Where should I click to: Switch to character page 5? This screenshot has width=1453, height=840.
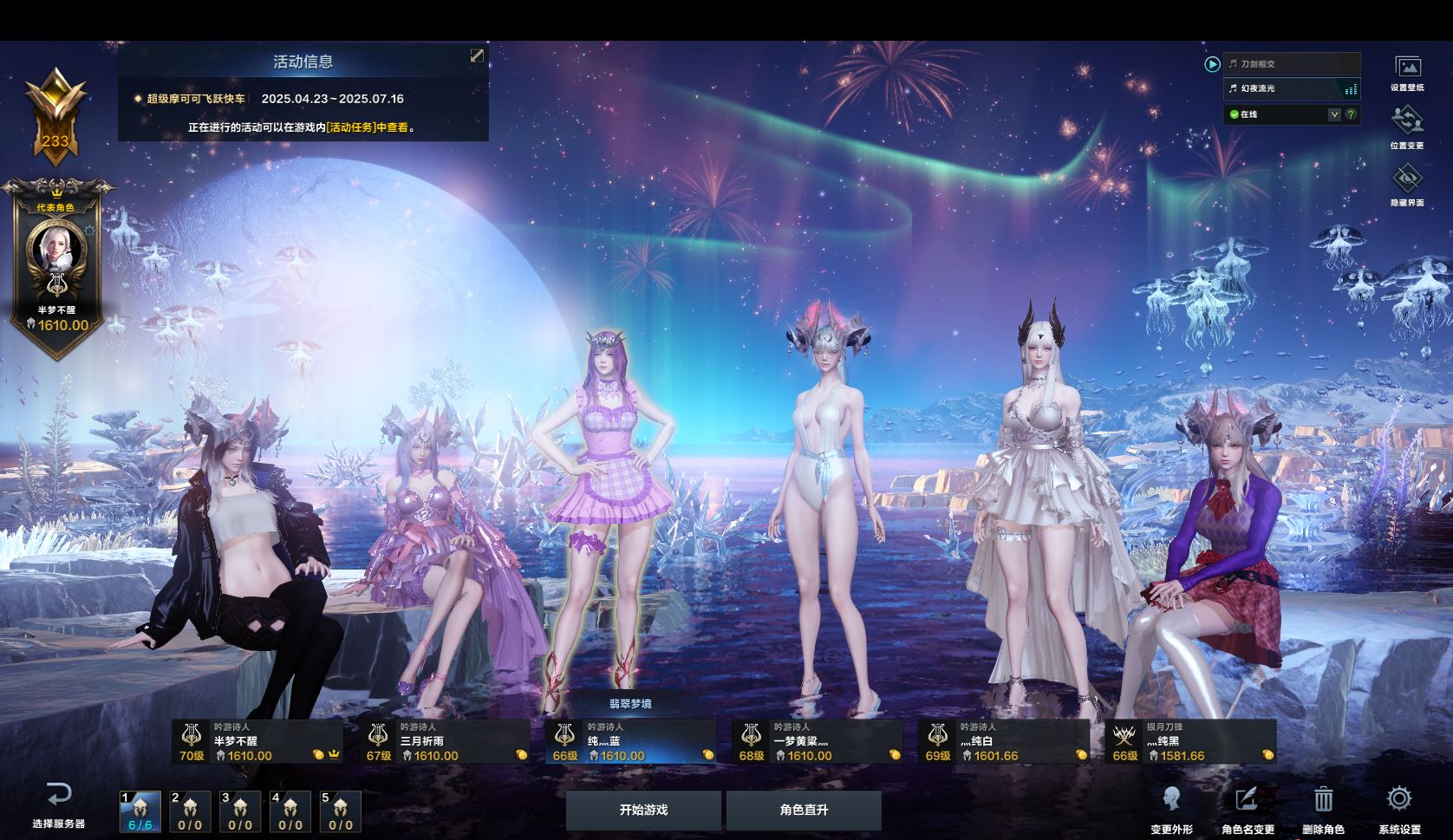[340, 811]
